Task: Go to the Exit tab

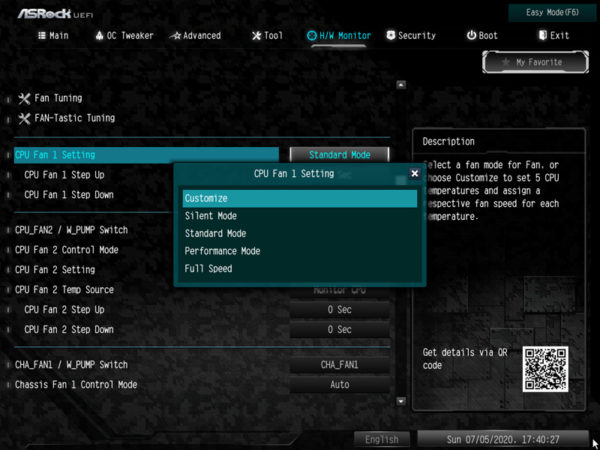Action: click(x=553, y=36)
